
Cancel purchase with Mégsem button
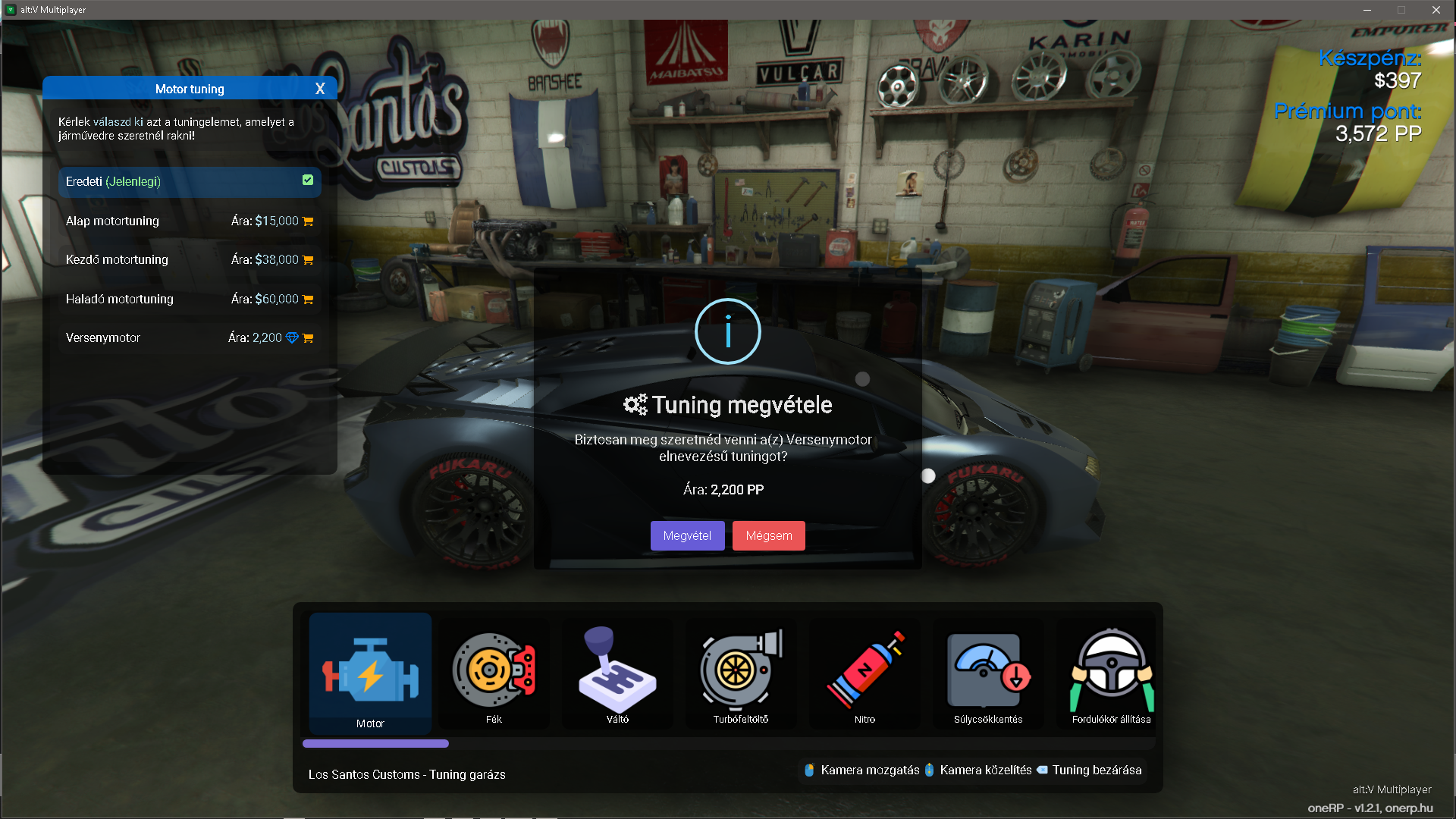pos(768,535)
